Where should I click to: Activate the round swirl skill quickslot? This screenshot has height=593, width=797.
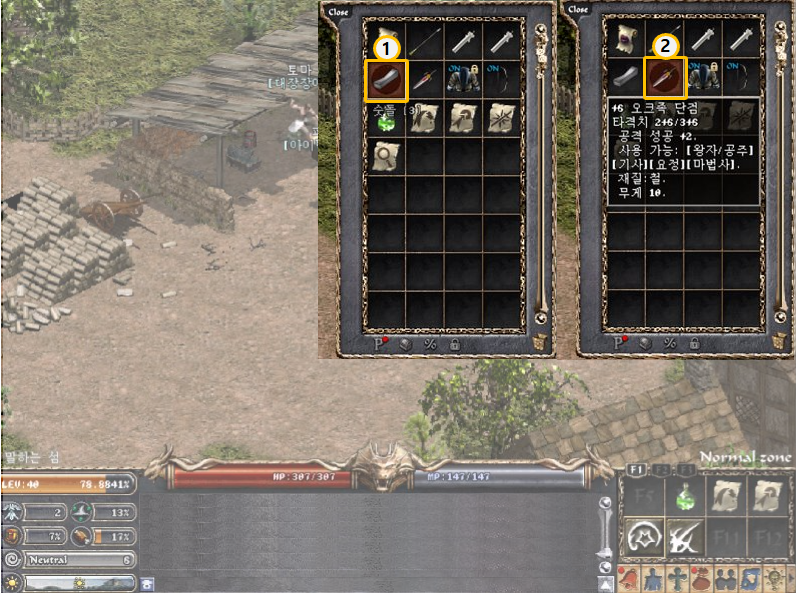tap(643, 538)
